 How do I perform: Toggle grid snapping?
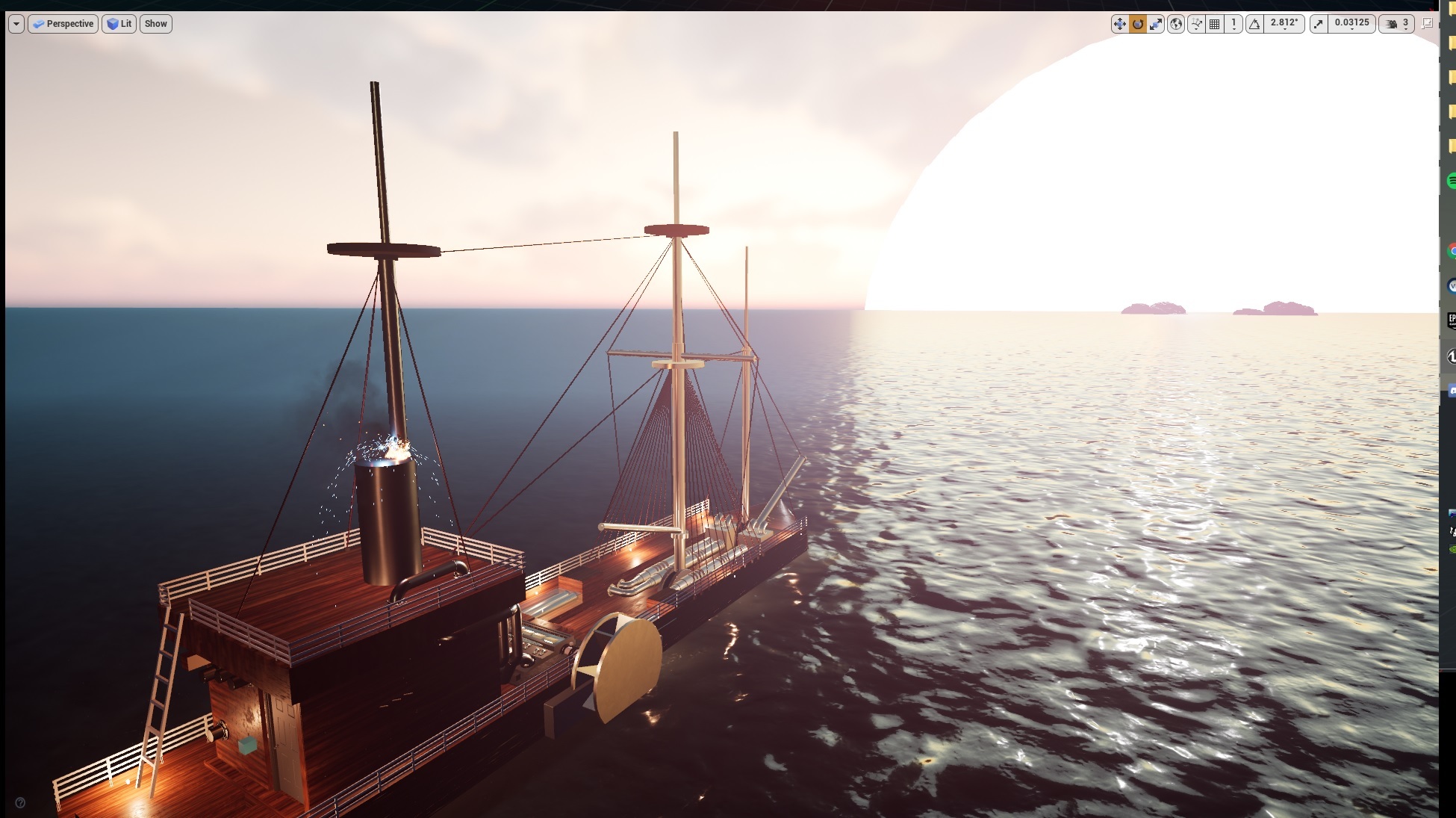pyautogui.click(x=1216, y=24)
